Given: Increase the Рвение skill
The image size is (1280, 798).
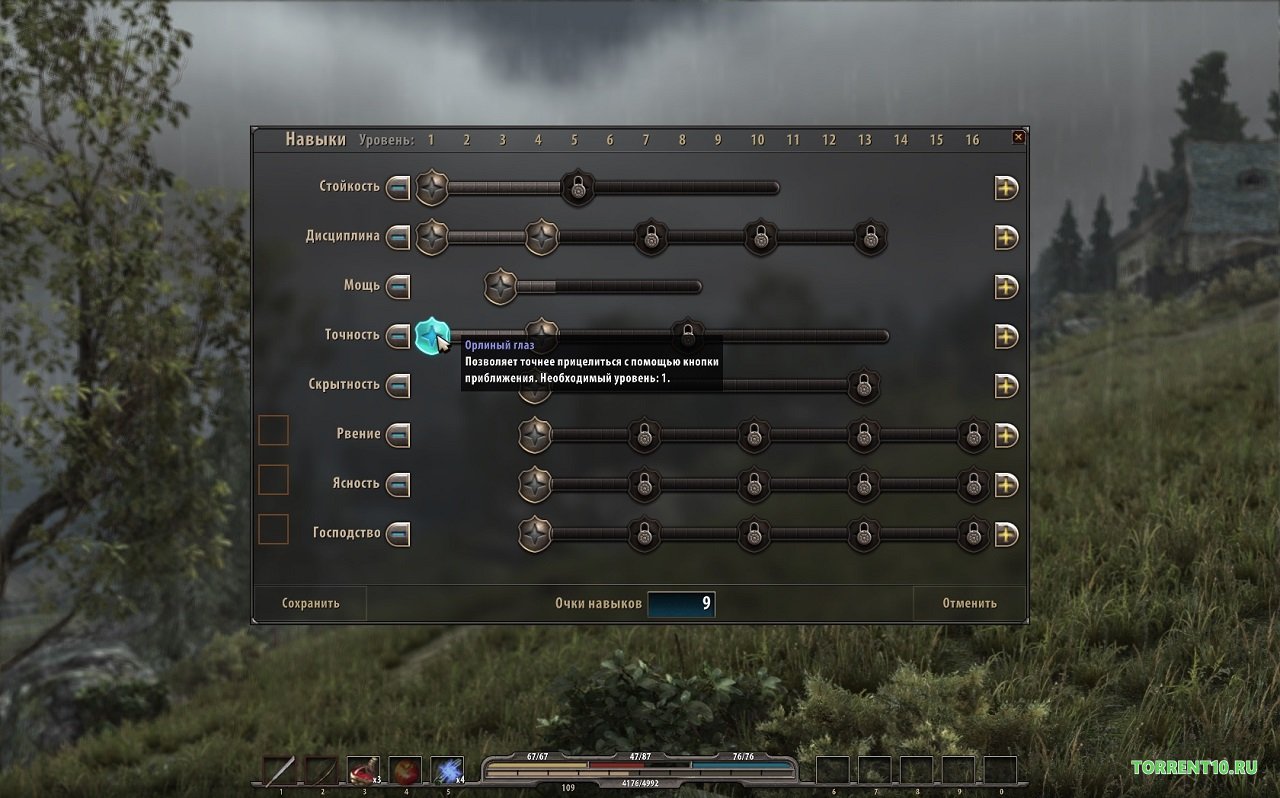Looking at the screenshot, I should click(x=1006, y=435).
